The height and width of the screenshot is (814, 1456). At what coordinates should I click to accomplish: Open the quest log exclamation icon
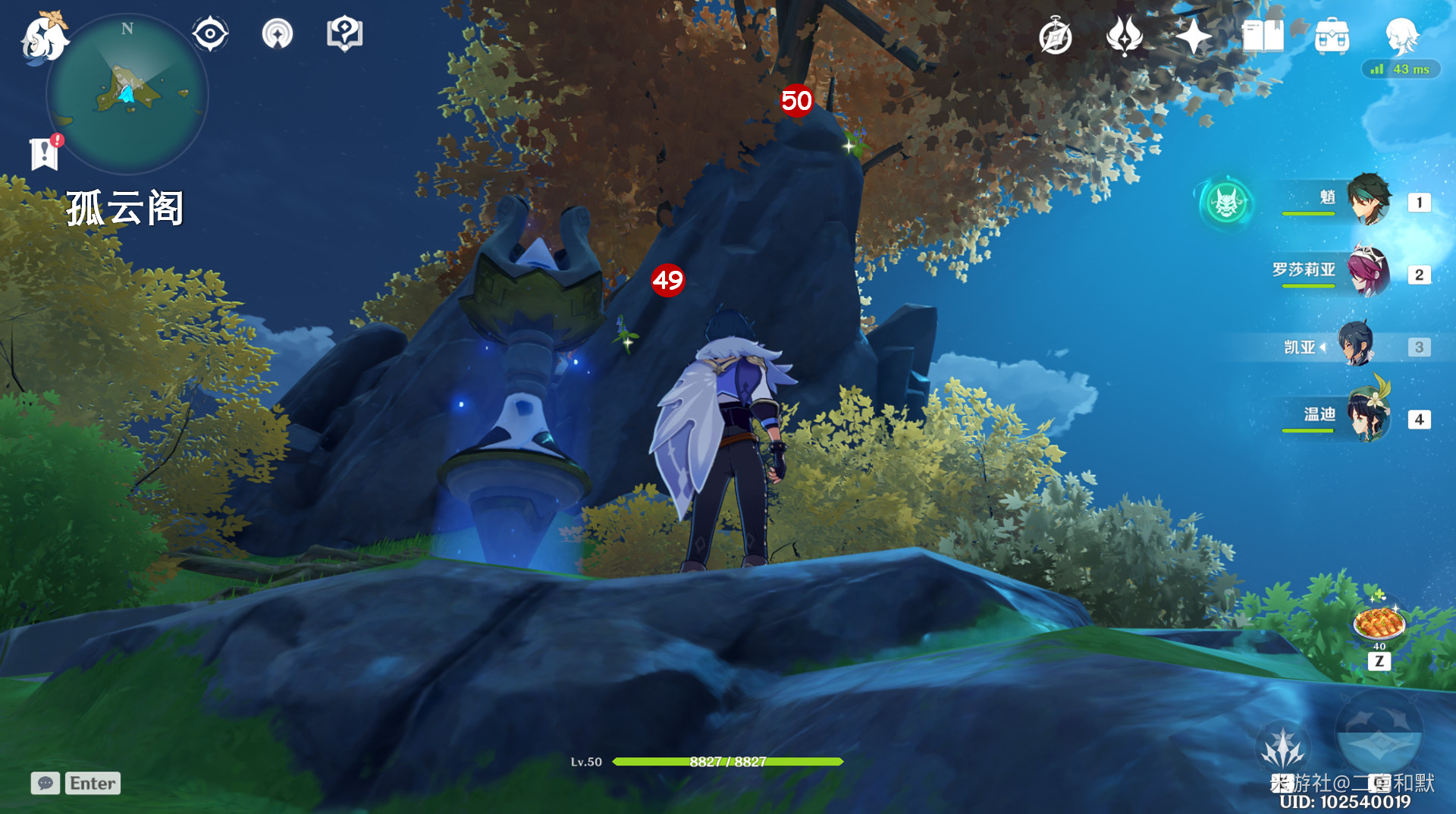pos(45,152)
